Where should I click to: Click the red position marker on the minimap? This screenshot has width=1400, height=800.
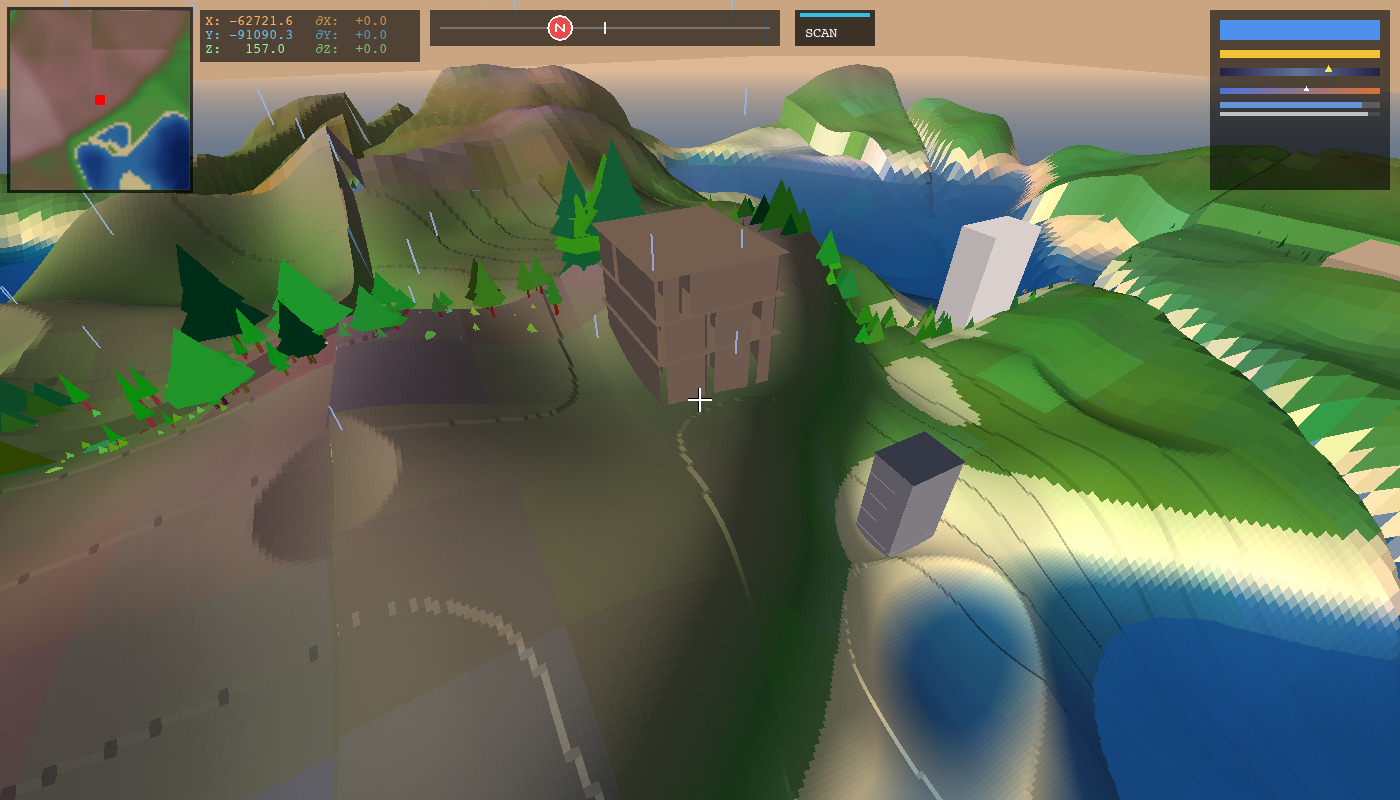pyautogui.click(x=98, y=99)
